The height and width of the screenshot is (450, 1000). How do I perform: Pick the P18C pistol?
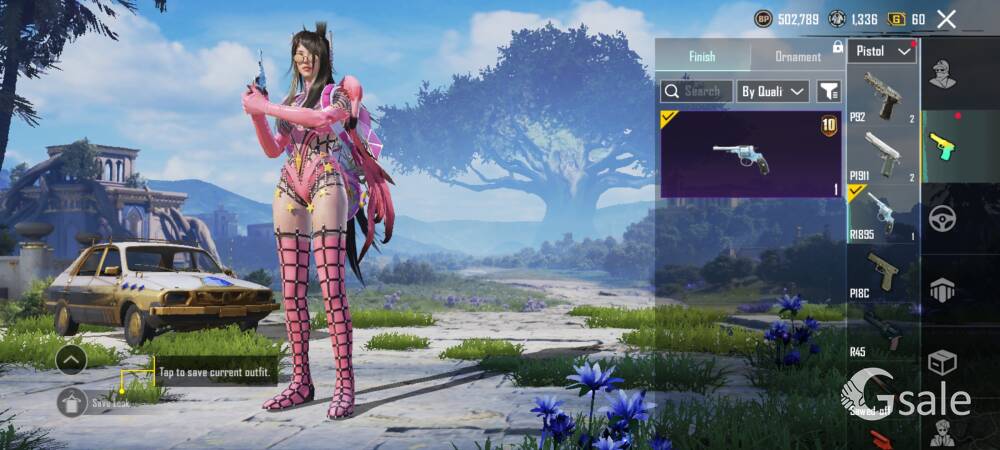tap(882, 273)
